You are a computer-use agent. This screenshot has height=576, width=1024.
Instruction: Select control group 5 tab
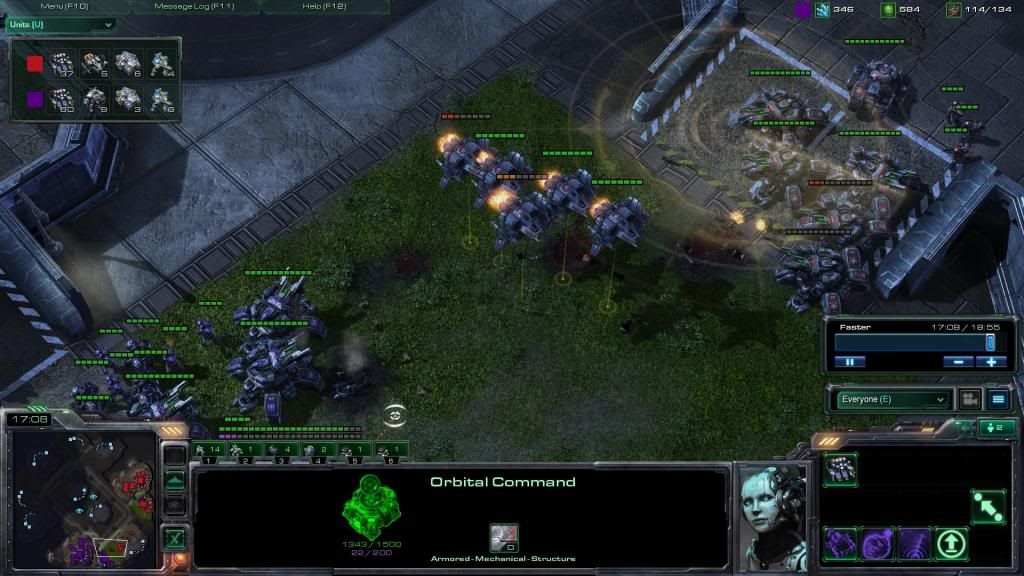(x=354, y=451)
